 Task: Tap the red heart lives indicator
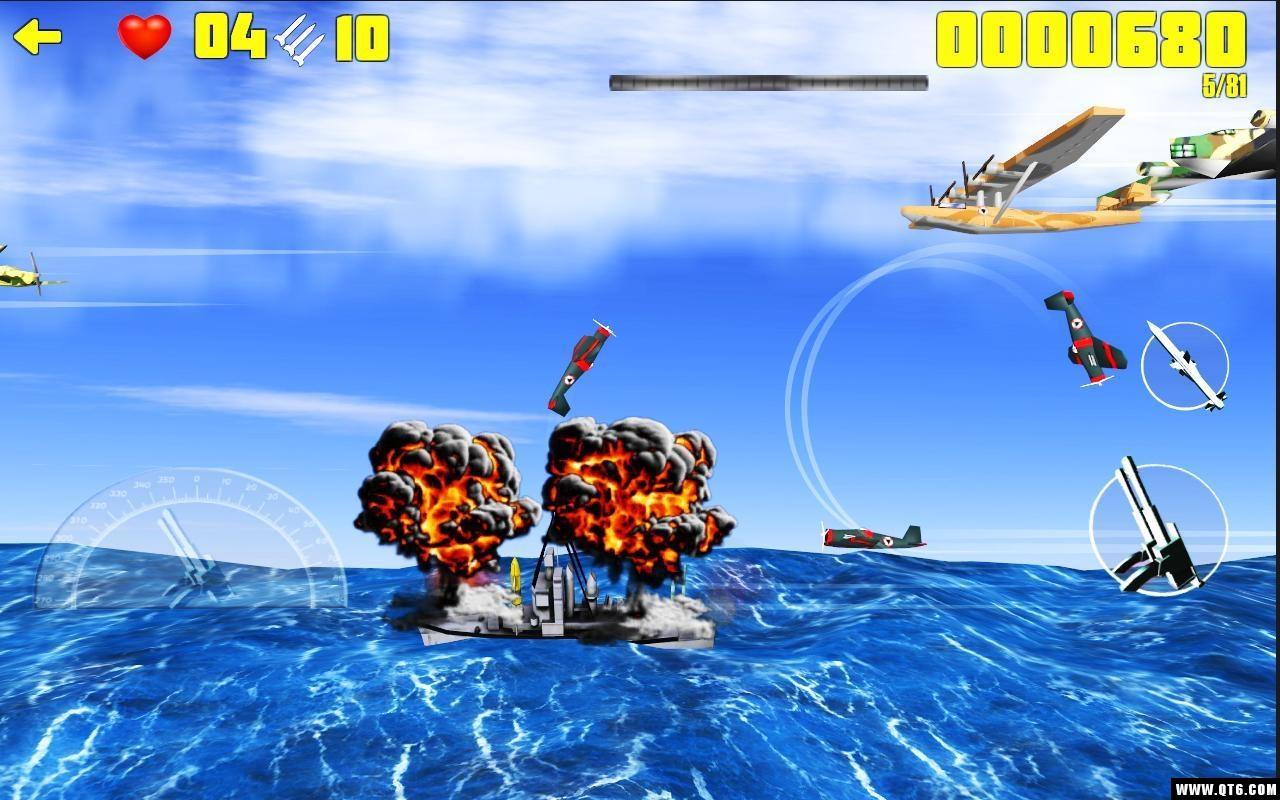pyautogui.click(x=143, y=38)
